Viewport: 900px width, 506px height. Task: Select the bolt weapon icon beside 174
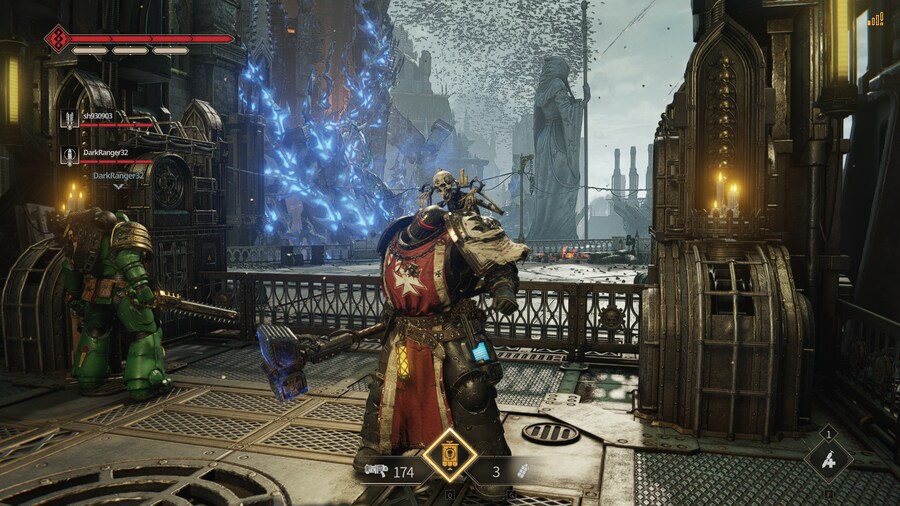coord(375,470)
